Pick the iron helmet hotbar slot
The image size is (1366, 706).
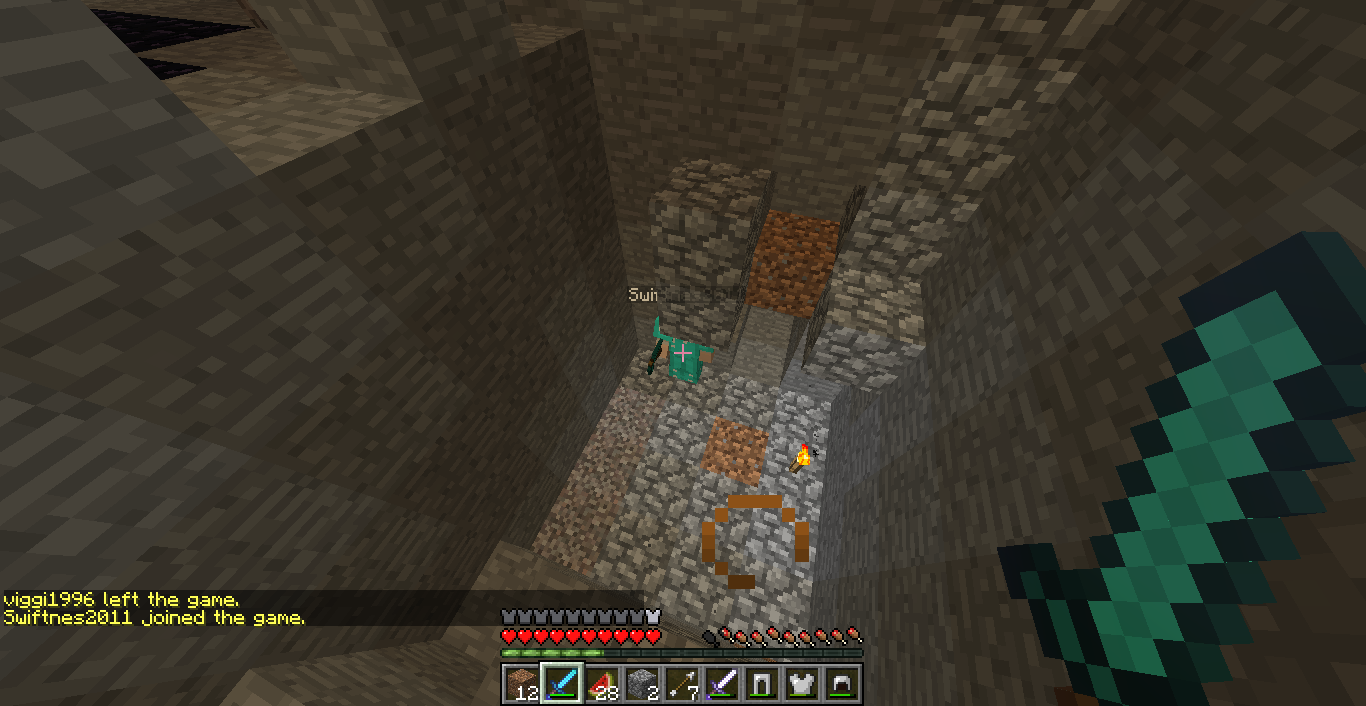point(842,684)
